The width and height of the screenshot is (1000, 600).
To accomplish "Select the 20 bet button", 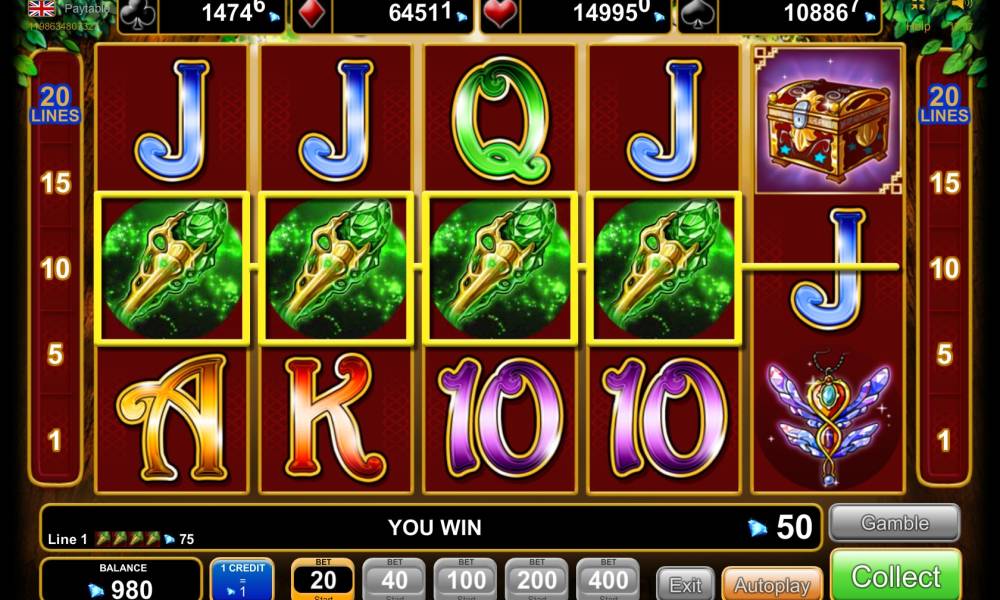I will [323, 579].
